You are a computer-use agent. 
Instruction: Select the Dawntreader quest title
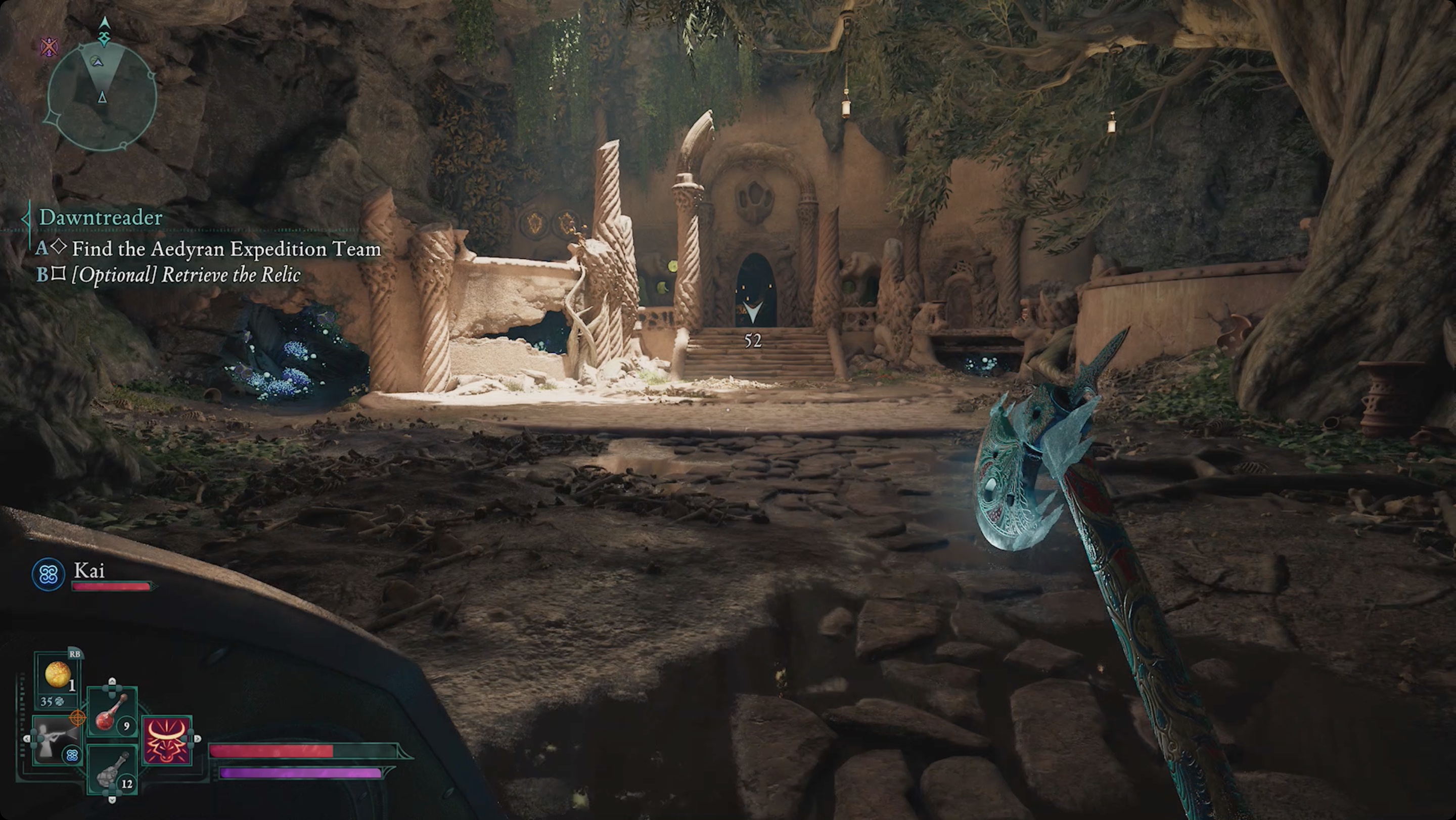101,217
